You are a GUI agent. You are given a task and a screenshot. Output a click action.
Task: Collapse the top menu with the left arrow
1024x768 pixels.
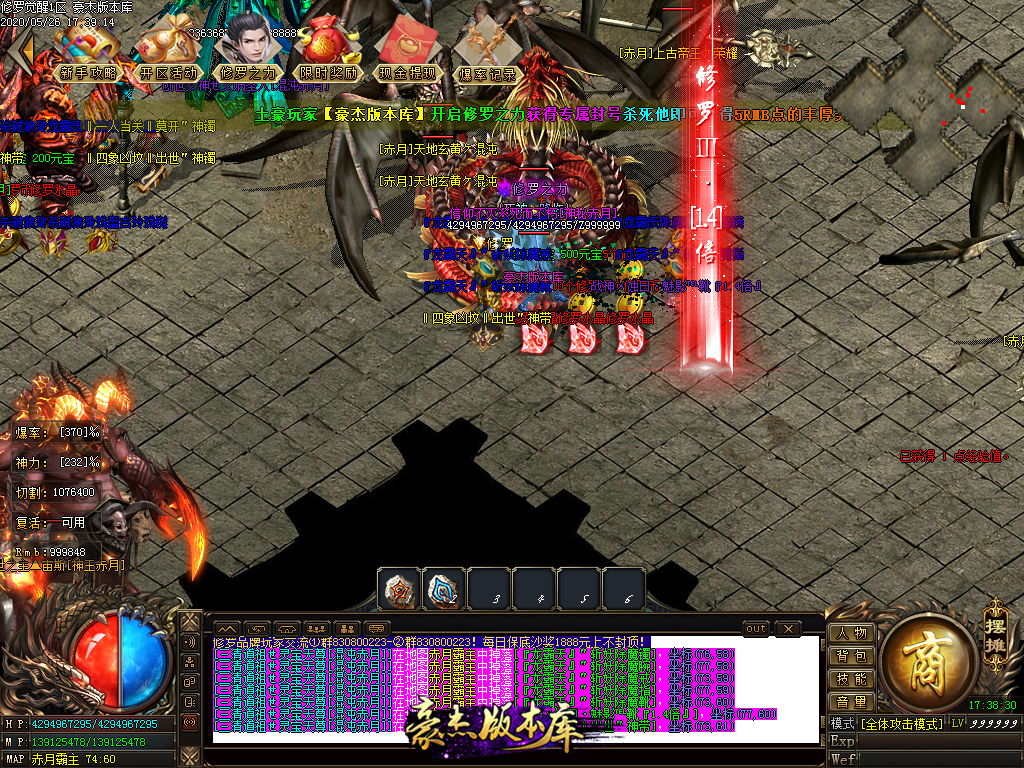click(22, 52)
